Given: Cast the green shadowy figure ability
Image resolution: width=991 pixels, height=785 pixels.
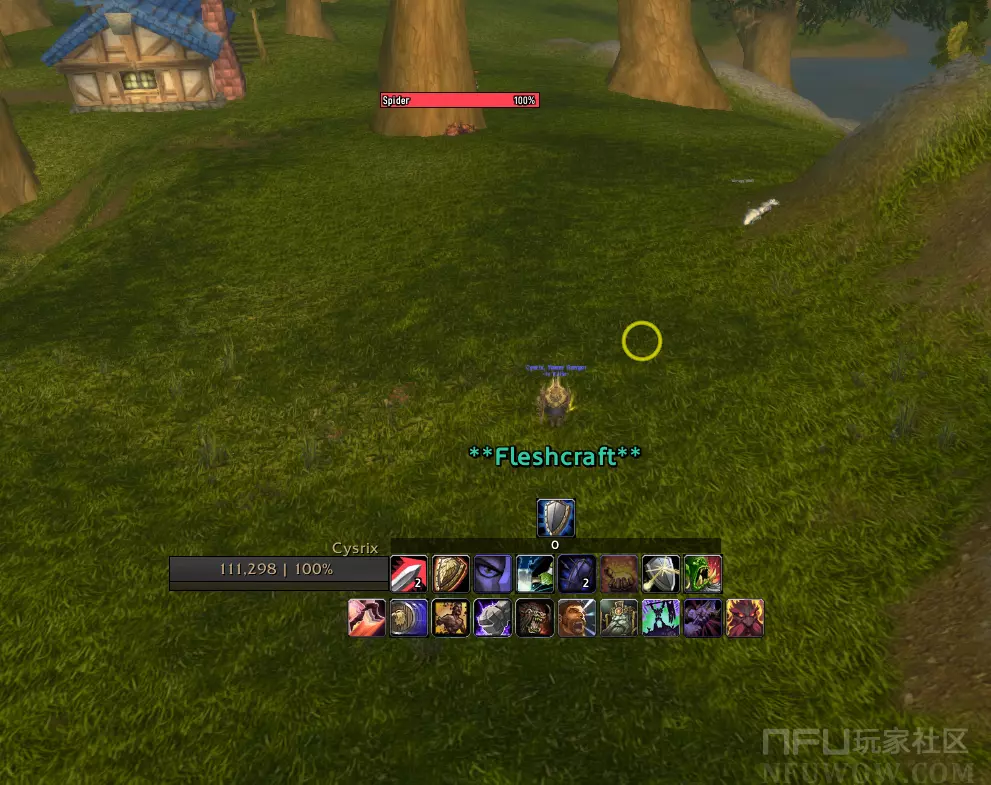Looking at the screenshot, I should pyautogui.click(x=661, y=618).
